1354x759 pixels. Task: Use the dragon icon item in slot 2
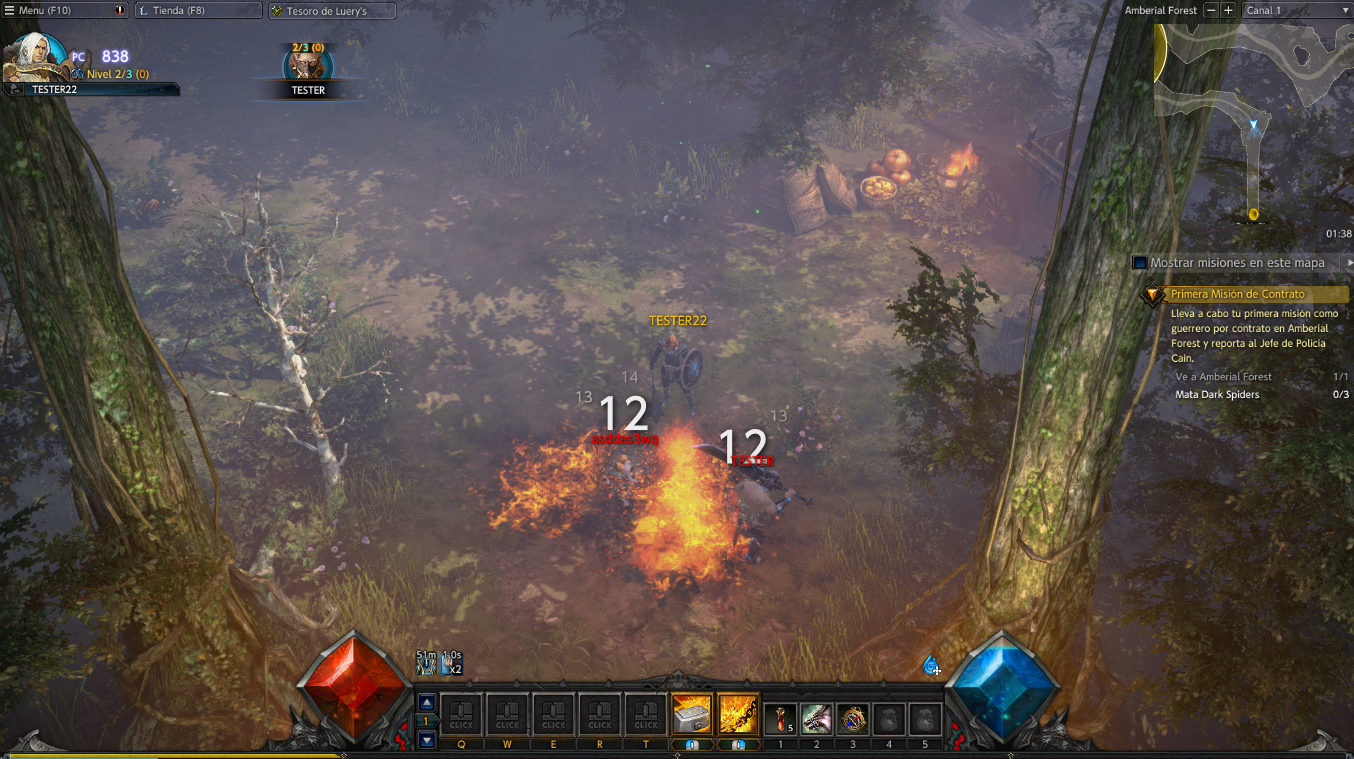816,719
